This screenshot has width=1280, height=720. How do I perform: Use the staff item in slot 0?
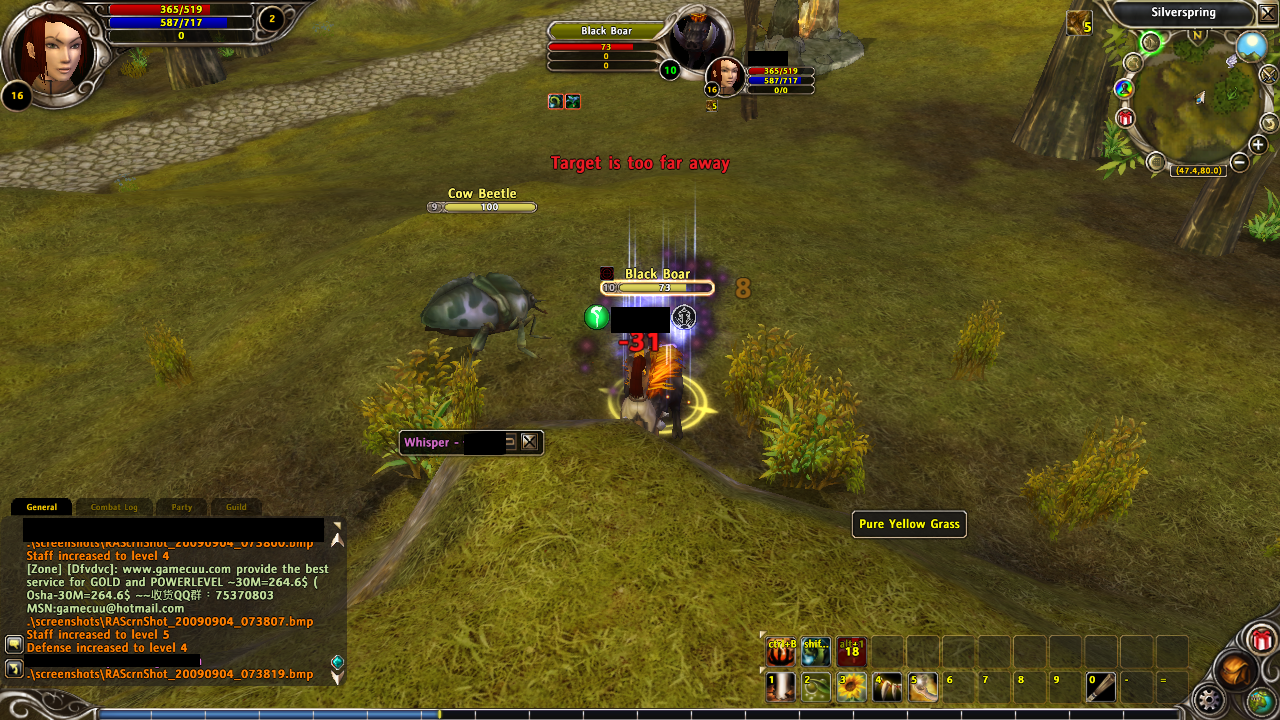coord(1101,687)
